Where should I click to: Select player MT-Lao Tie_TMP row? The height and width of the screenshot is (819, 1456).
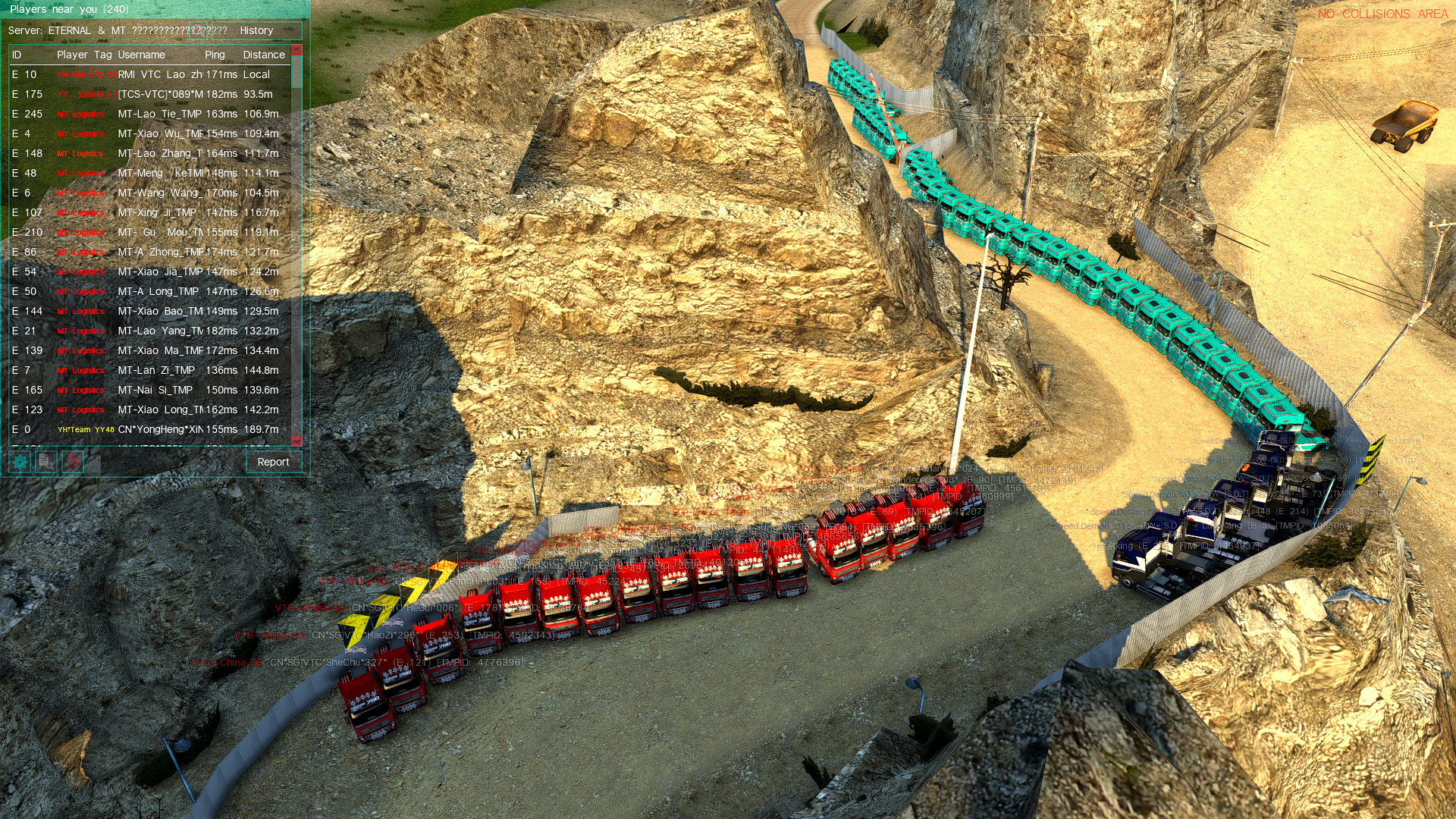click(x=159, y=114)
